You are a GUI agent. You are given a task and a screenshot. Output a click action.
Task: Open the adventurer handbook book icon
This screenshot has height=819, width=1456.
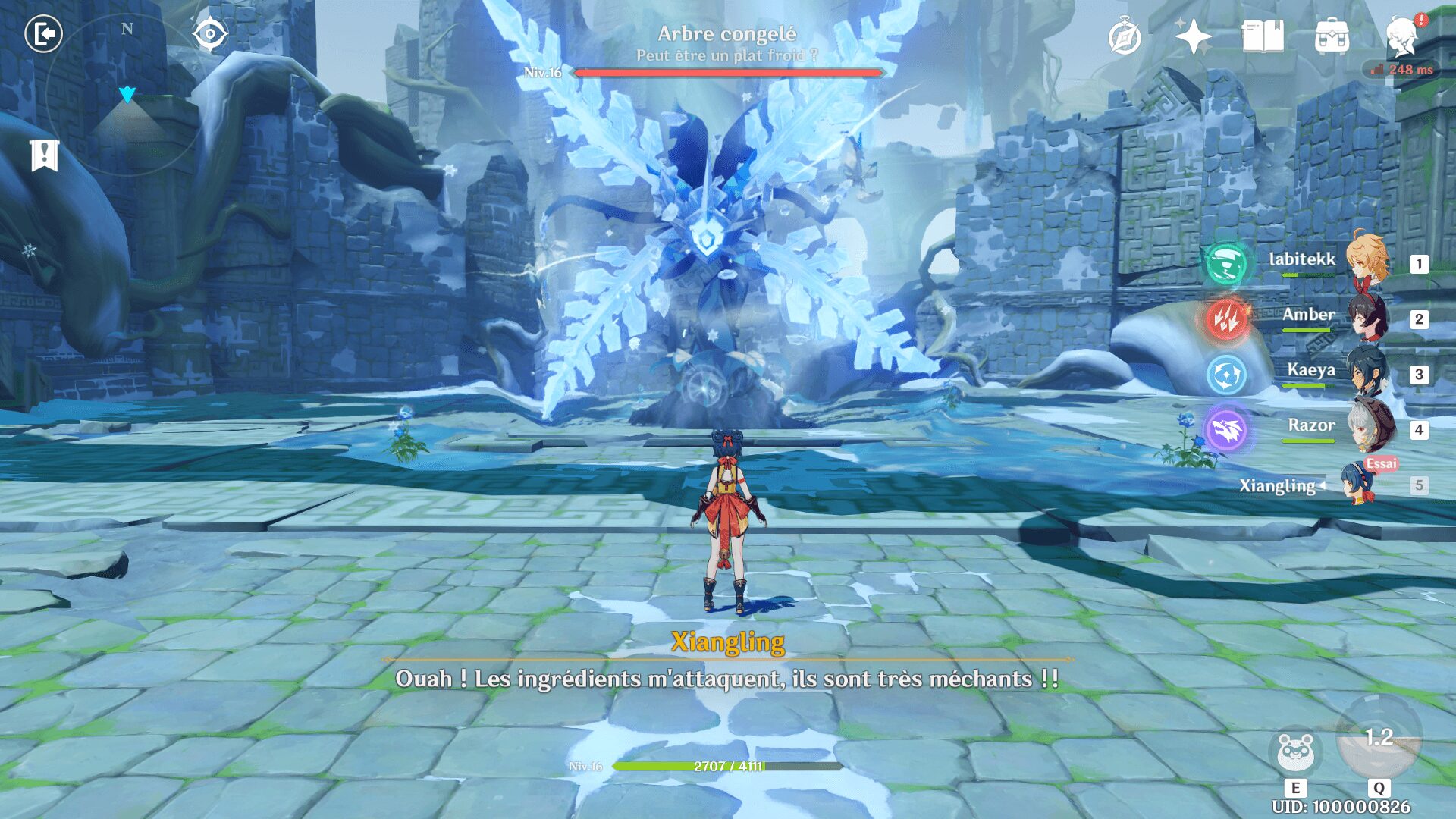pyautogui.click(x=1263, y=36)
